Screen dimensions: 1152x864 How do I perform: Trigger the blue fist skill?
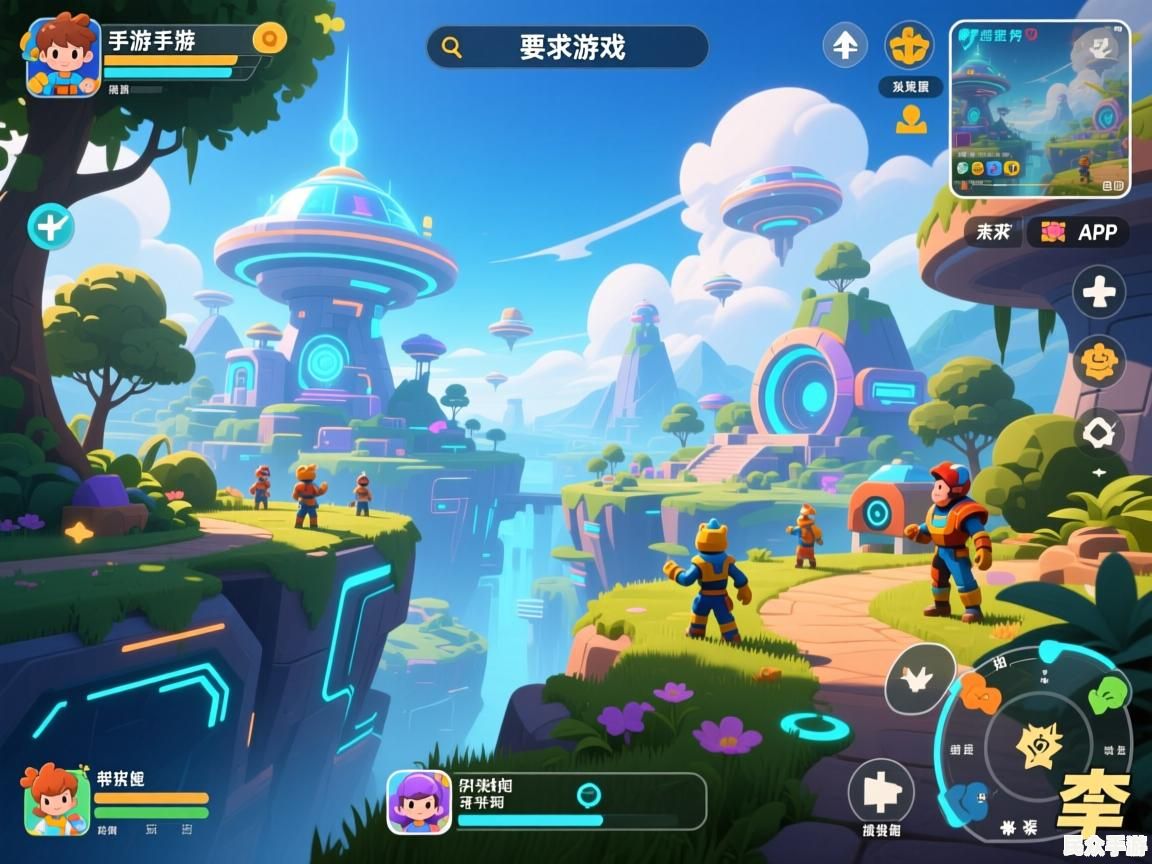967,800
